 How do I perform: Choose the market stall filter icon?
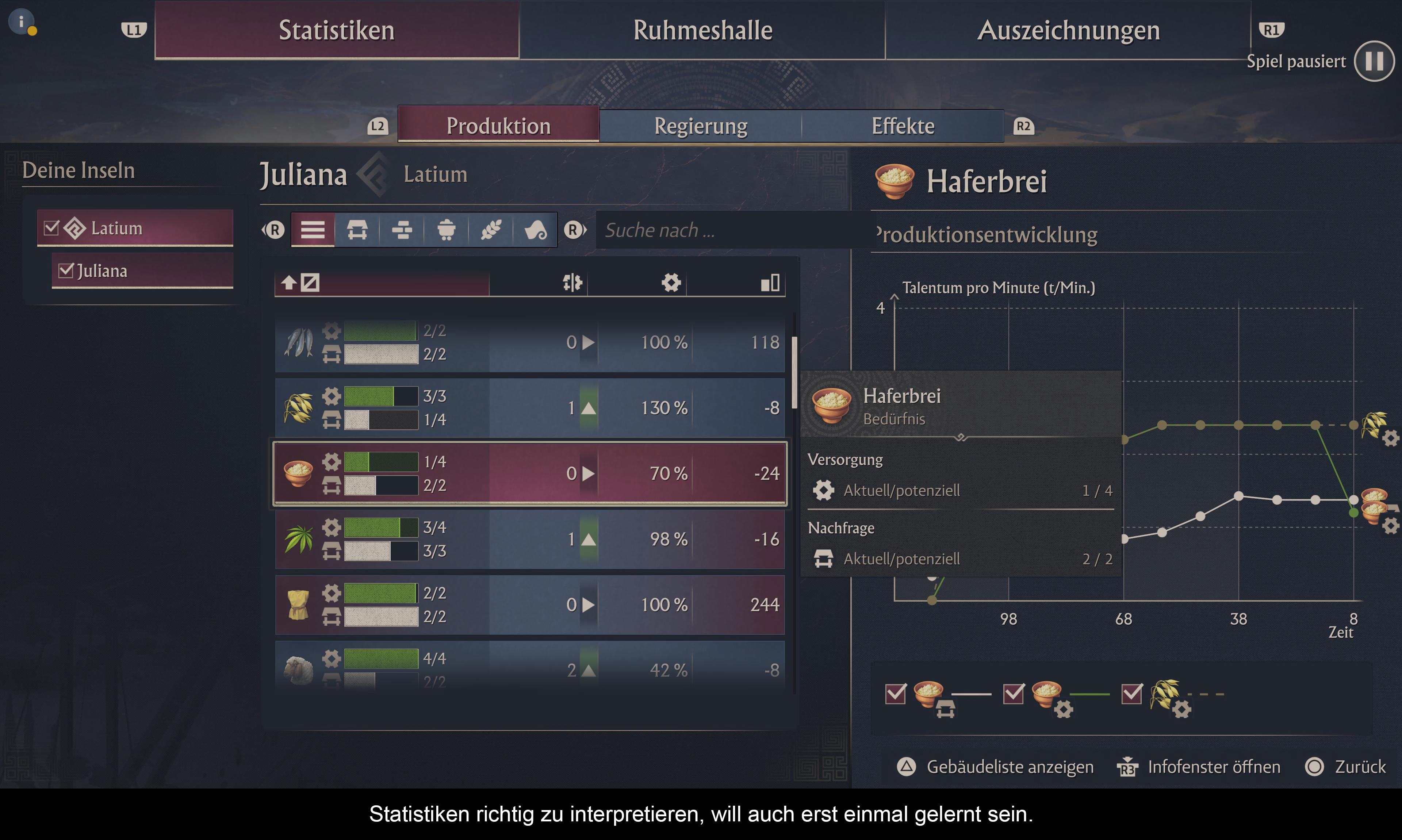(357, 230)
